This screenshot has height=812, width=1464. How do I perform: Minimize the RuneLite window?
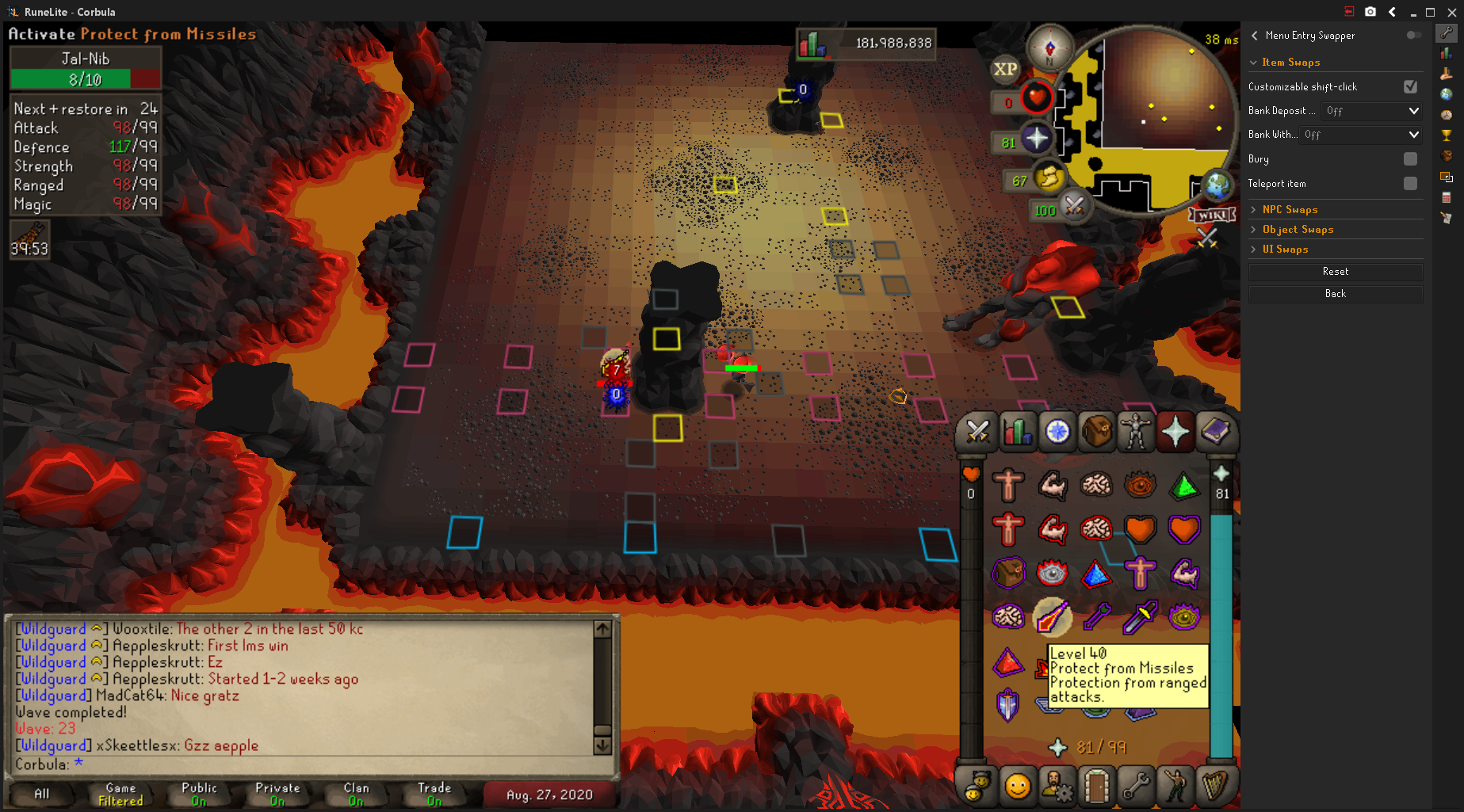pos(1412,12)
